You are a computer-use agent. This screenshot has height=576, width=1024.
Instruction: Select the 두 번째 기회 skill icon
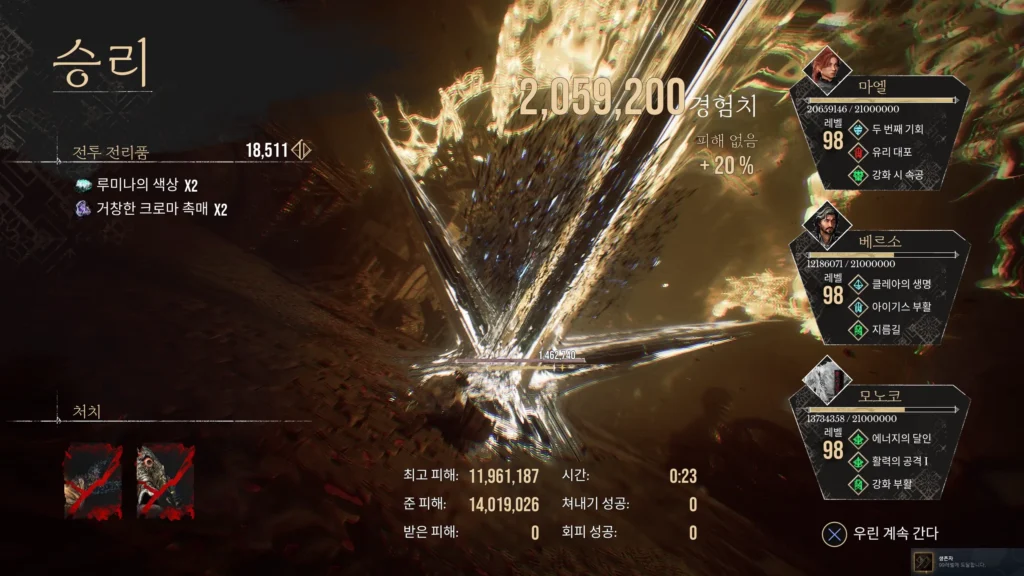point(858,130)
